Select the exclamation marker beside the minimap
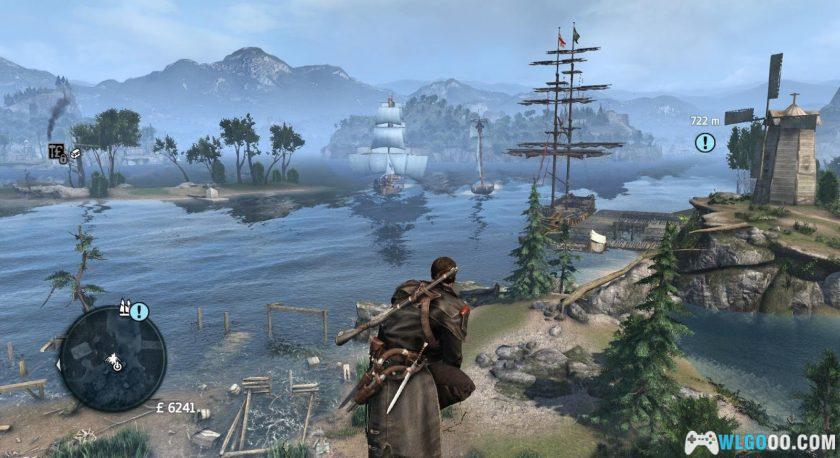840x458 pixels. (x=139, y=311)
